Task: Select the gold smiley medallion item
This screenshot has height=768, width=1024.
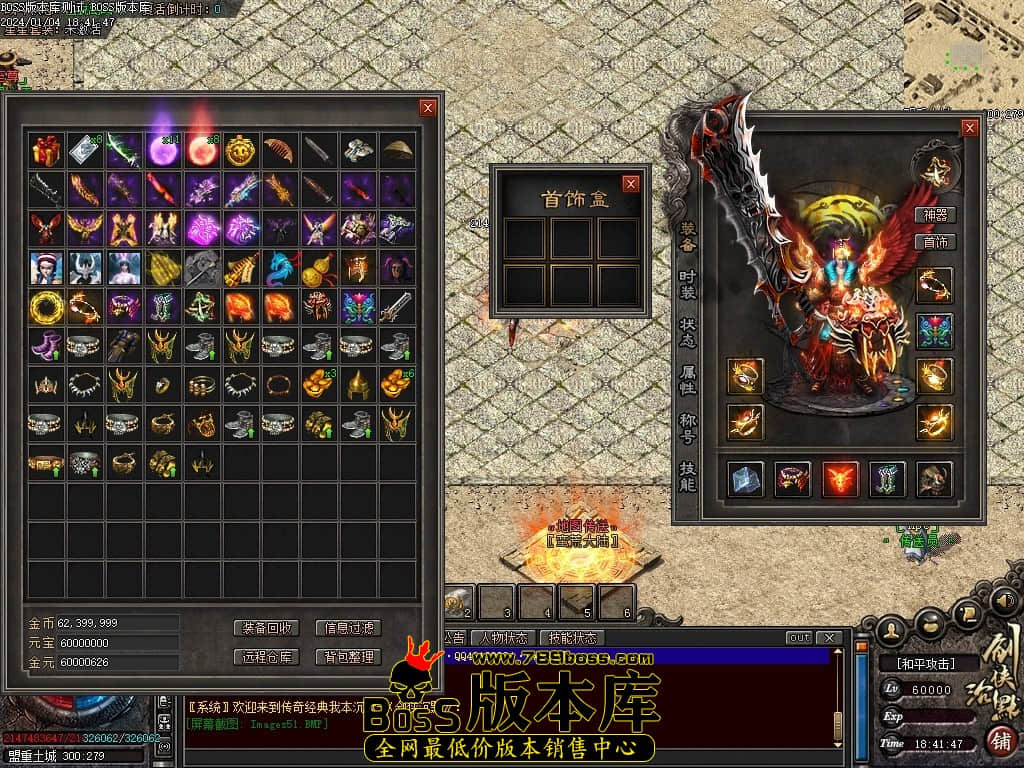Action: [x=240, y=151]
